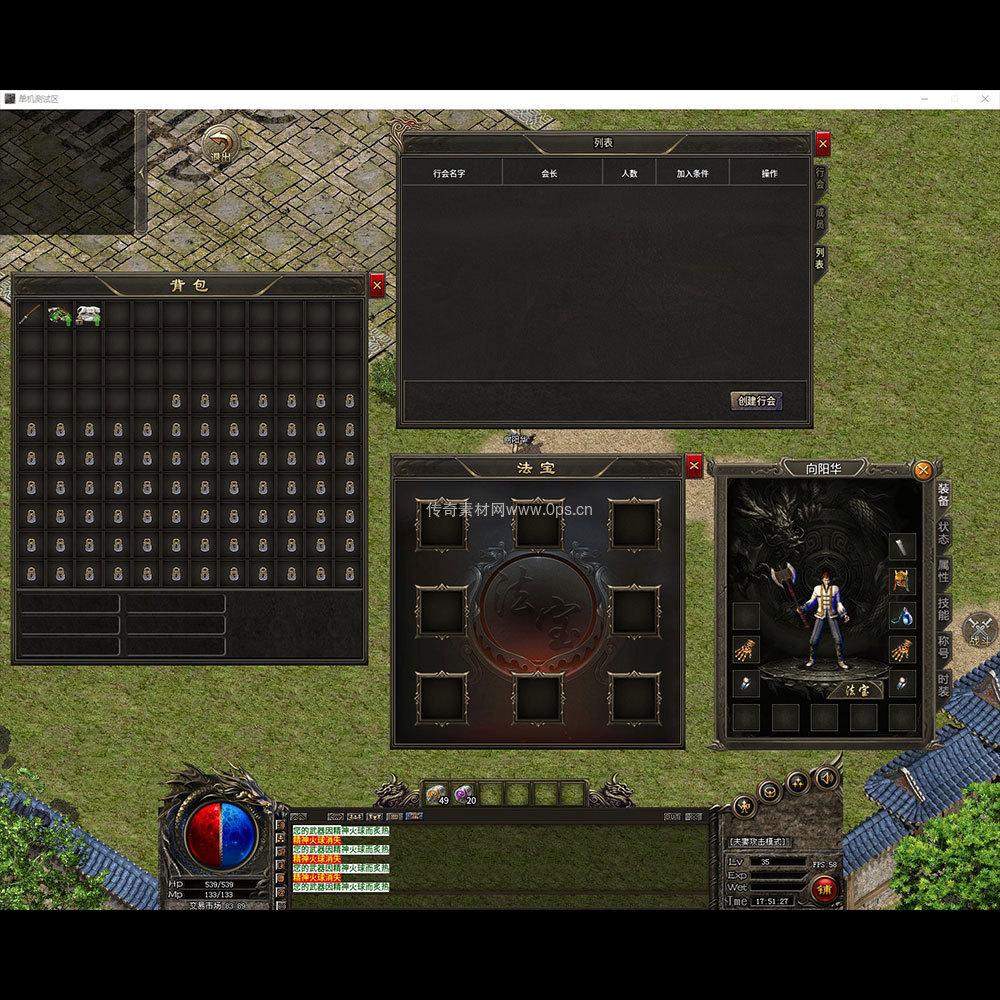Switch to the 称号 titles tab
Viewport: 1000px width, 1000px height.
coord(943,646)
